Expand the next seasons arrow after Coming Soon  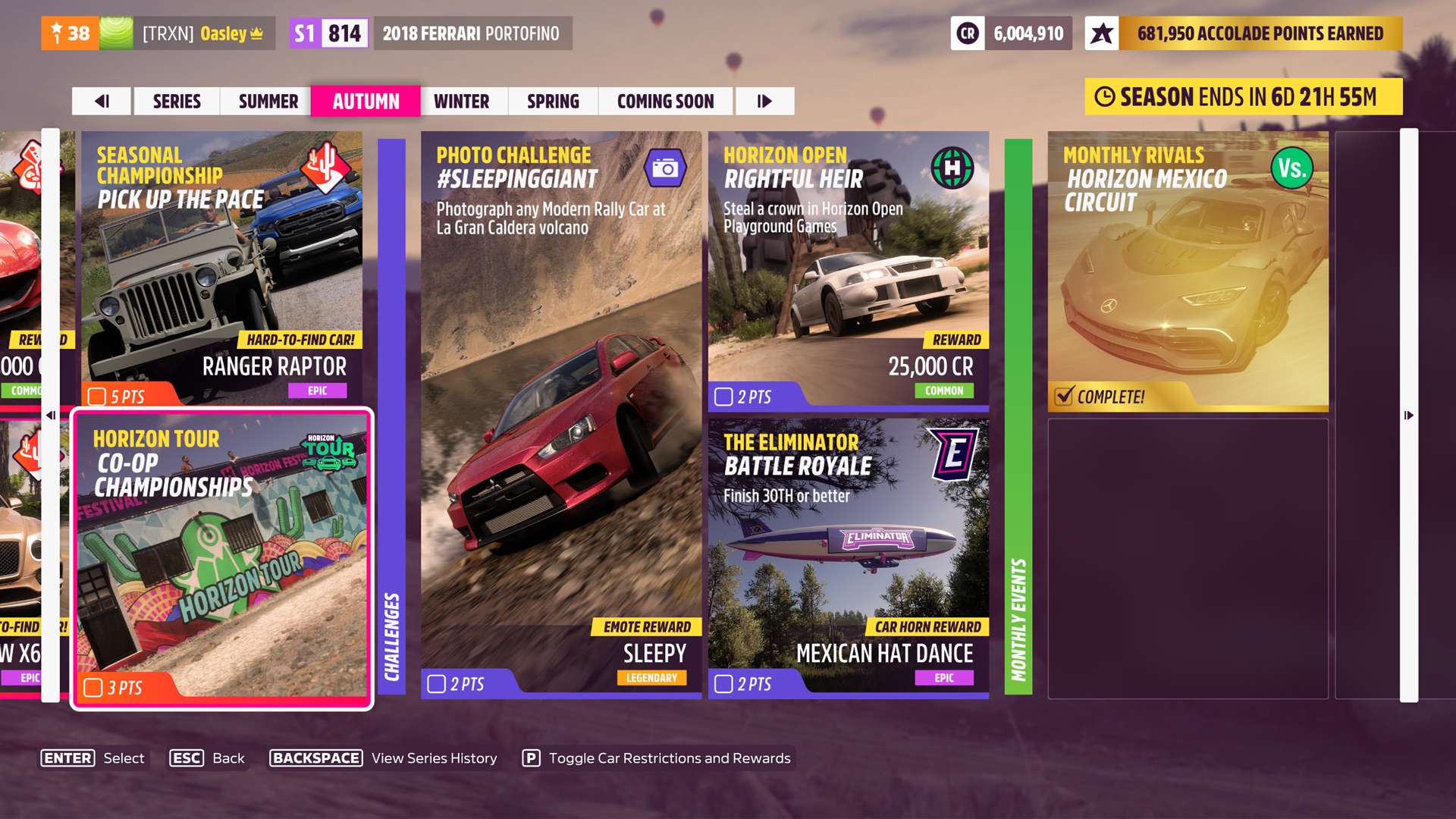765,101
